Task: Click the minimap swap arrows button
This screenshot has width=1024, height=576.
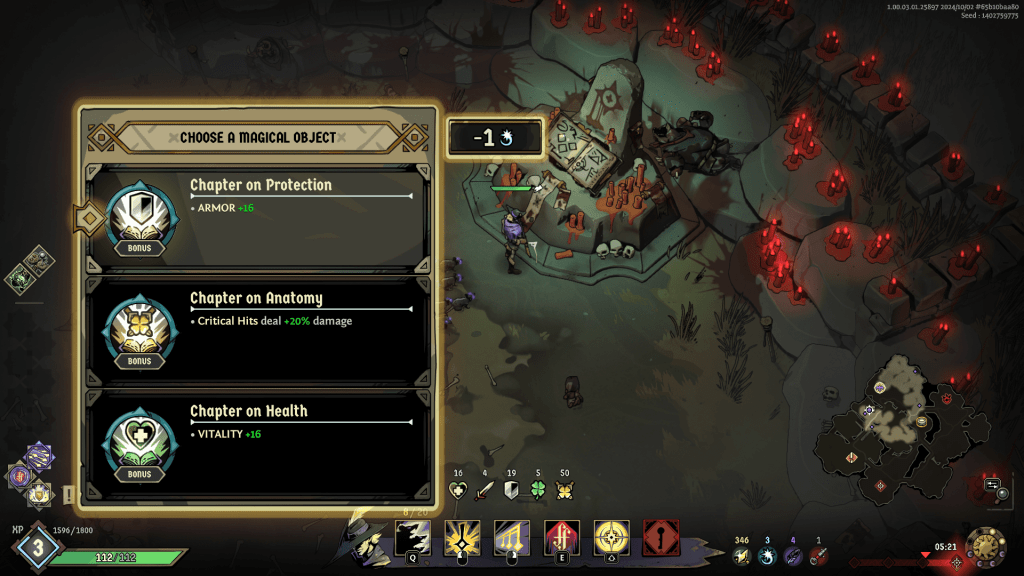Action: click(992, 484)
